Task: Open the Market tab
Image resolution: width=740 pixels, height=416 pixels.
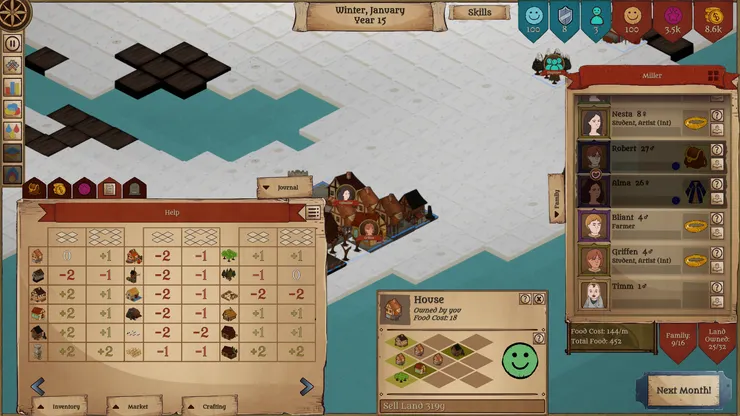Action: 136,406
